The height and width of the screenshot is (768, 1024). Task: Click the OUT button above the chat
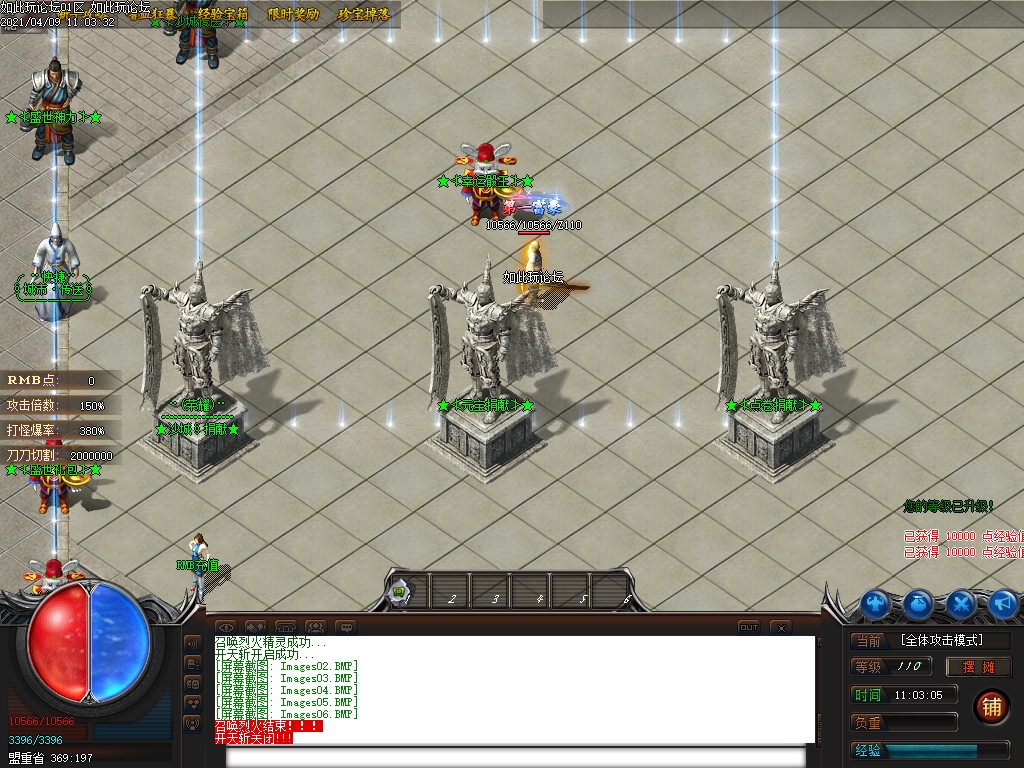pyautogui.click(x=748, y=627)
